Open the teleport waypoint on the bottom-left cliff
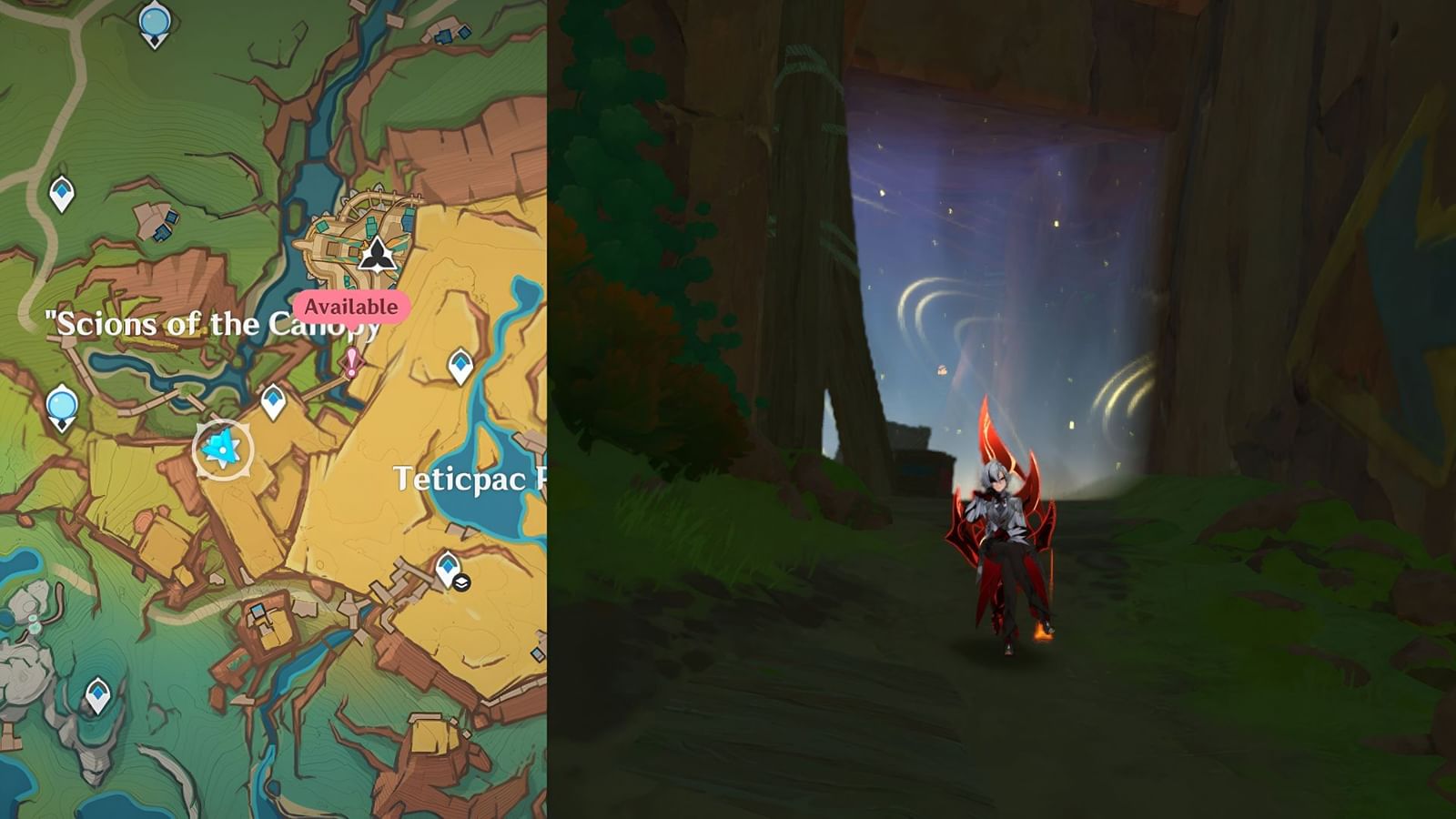Image resolution: width=1456 pixels, height=819 pixels. pyautogui.click(x=96, y=693)
